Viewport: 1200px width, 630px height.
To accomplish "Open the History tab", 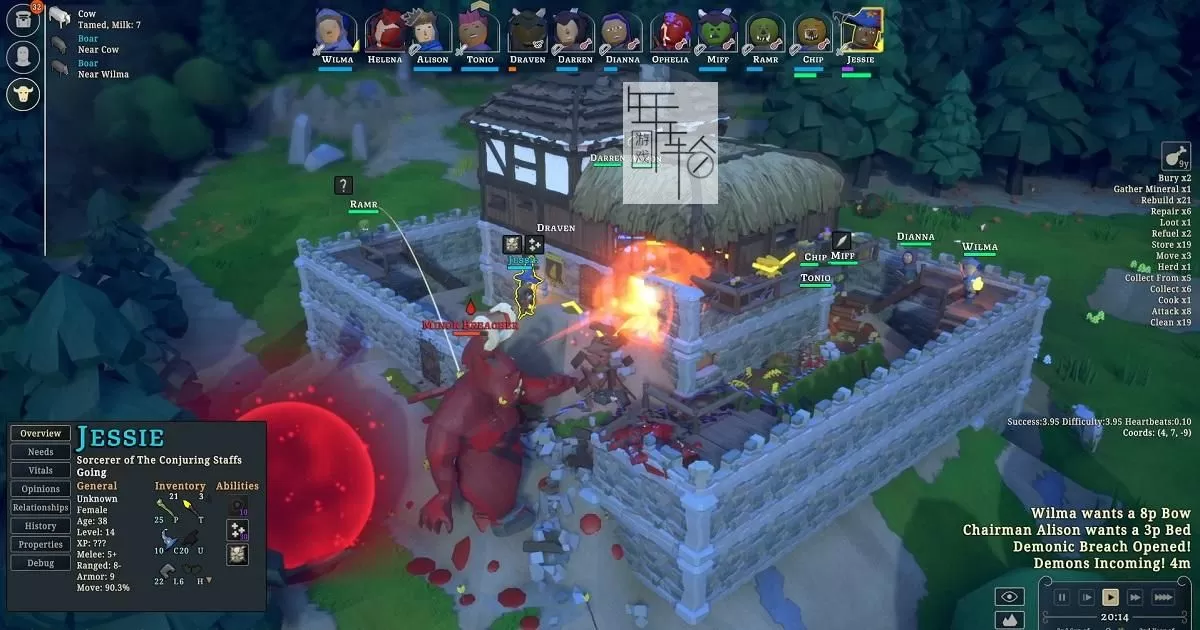I will pyautogui.click(x=40, y=526).
